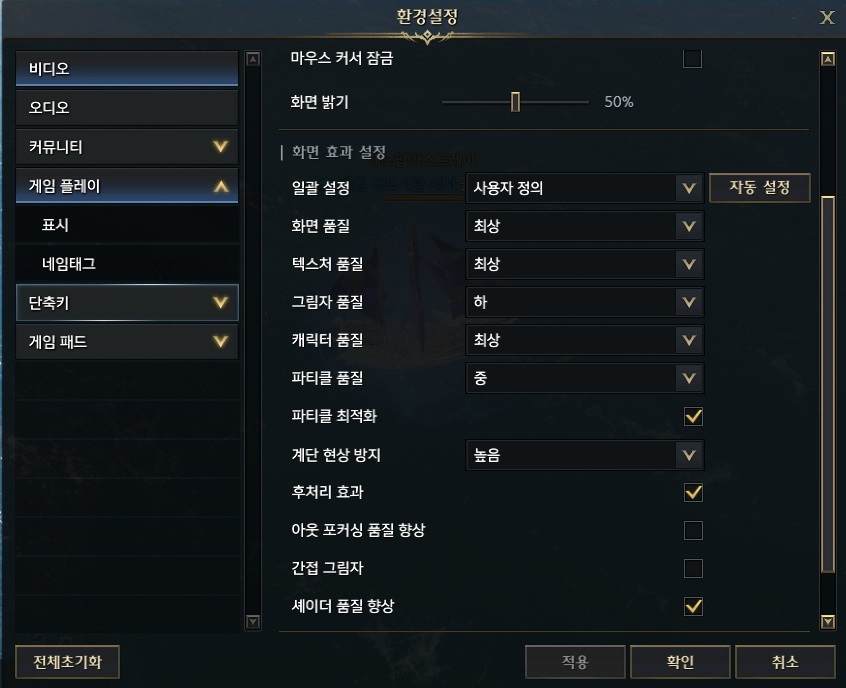The image size is (846, 688).
Task: Close the 환경설정 window with X
Action: 827,17
